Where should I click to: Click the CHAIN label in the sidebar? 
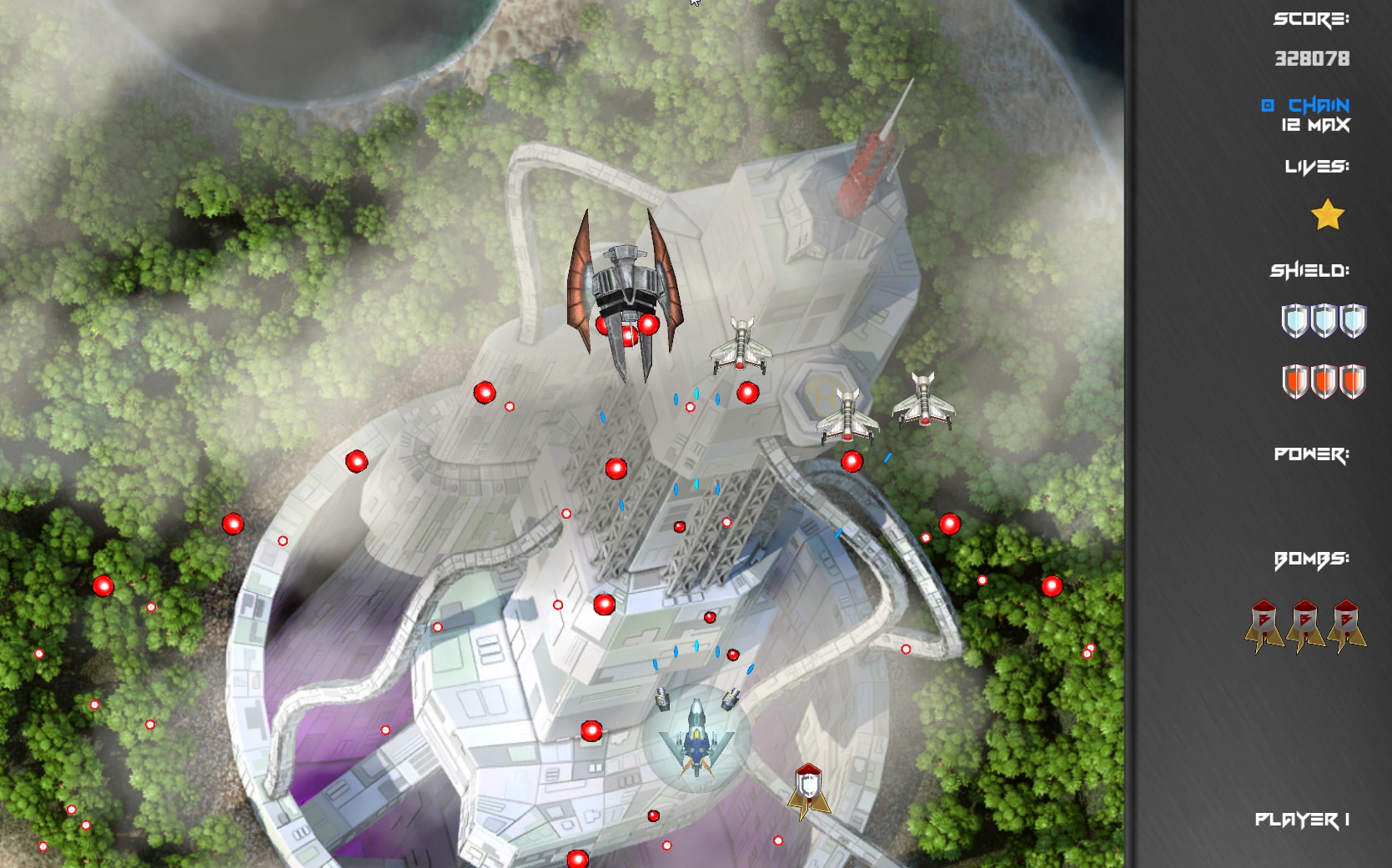coord(1314,103)
